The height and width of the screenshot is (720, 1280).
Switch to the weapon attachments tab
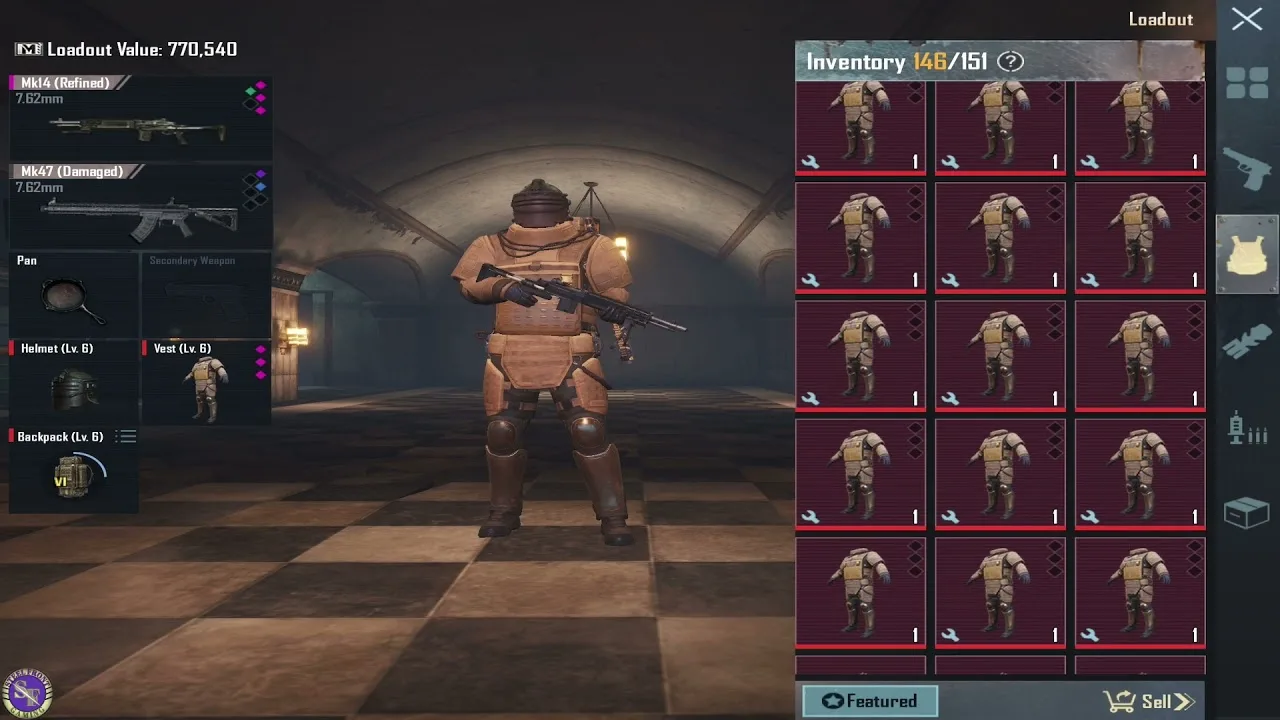(1247, 342)
